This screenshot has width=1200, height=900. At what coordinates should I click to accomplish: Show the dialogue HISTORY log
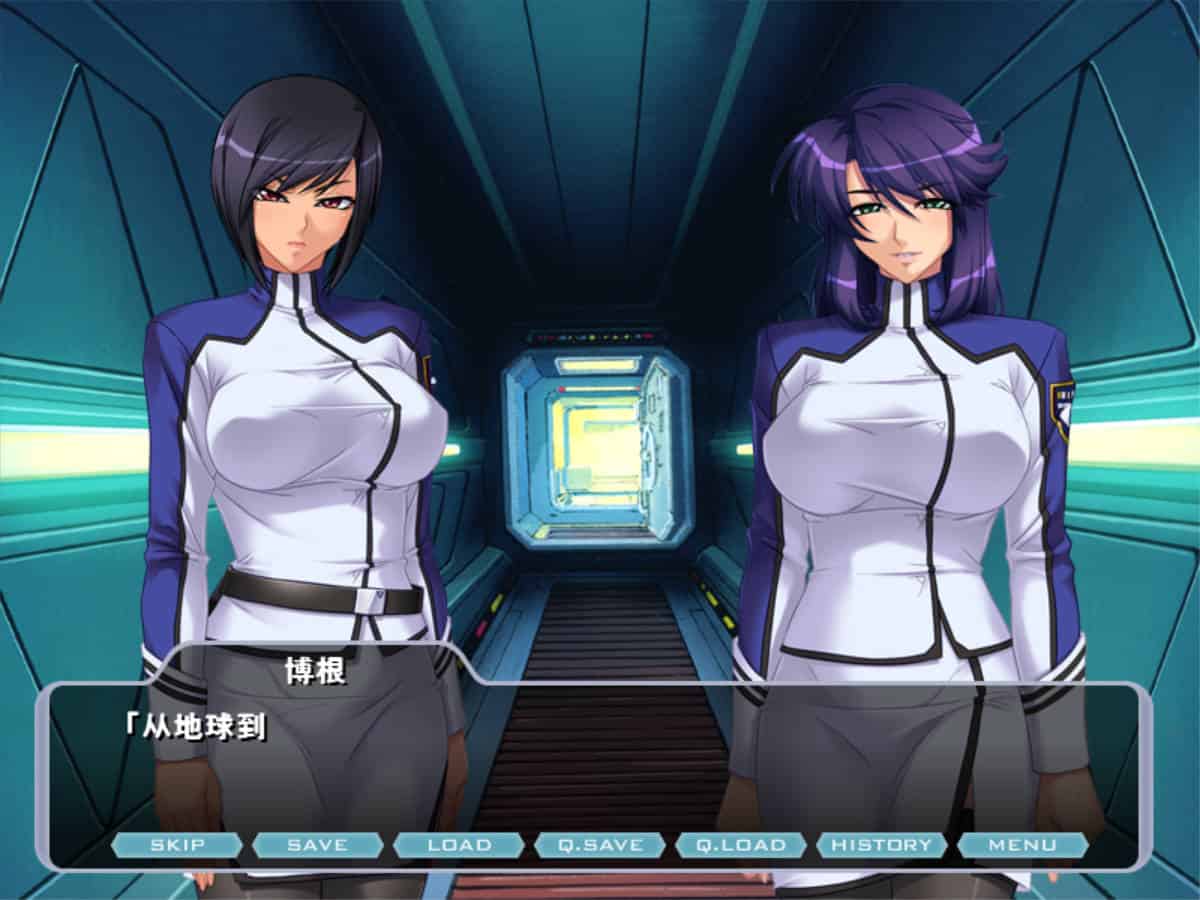point(881,845)
